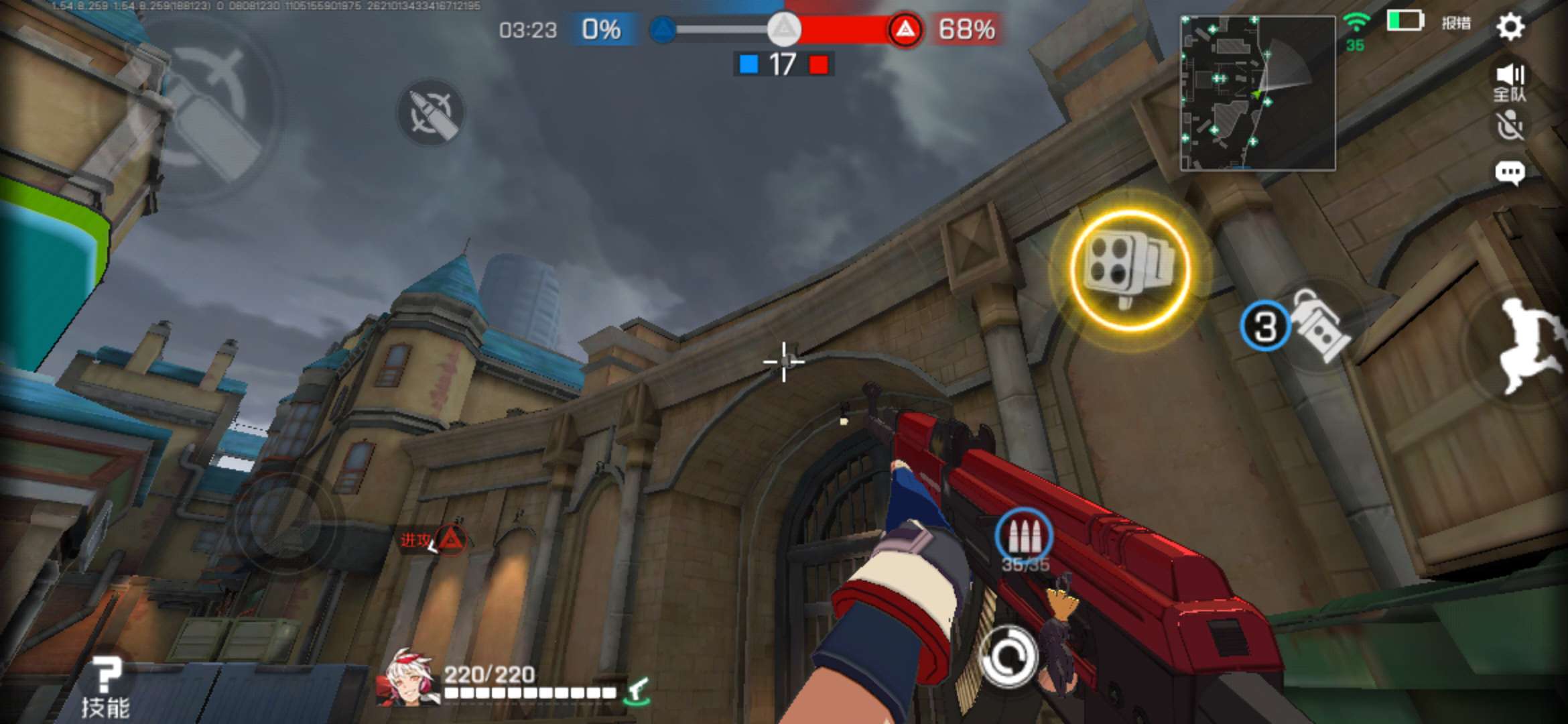This screenshot has width=1568, height=724.
Task: Touch the virtual movement joystick
Action: 285,523
